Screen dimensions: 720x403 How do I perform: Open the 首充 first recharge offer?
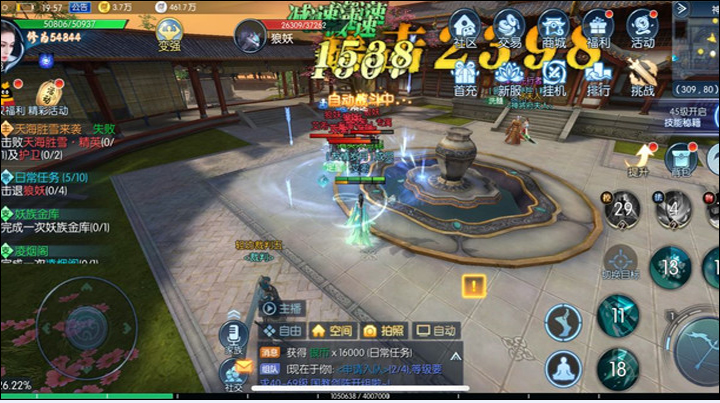click(x=466, y=74)
